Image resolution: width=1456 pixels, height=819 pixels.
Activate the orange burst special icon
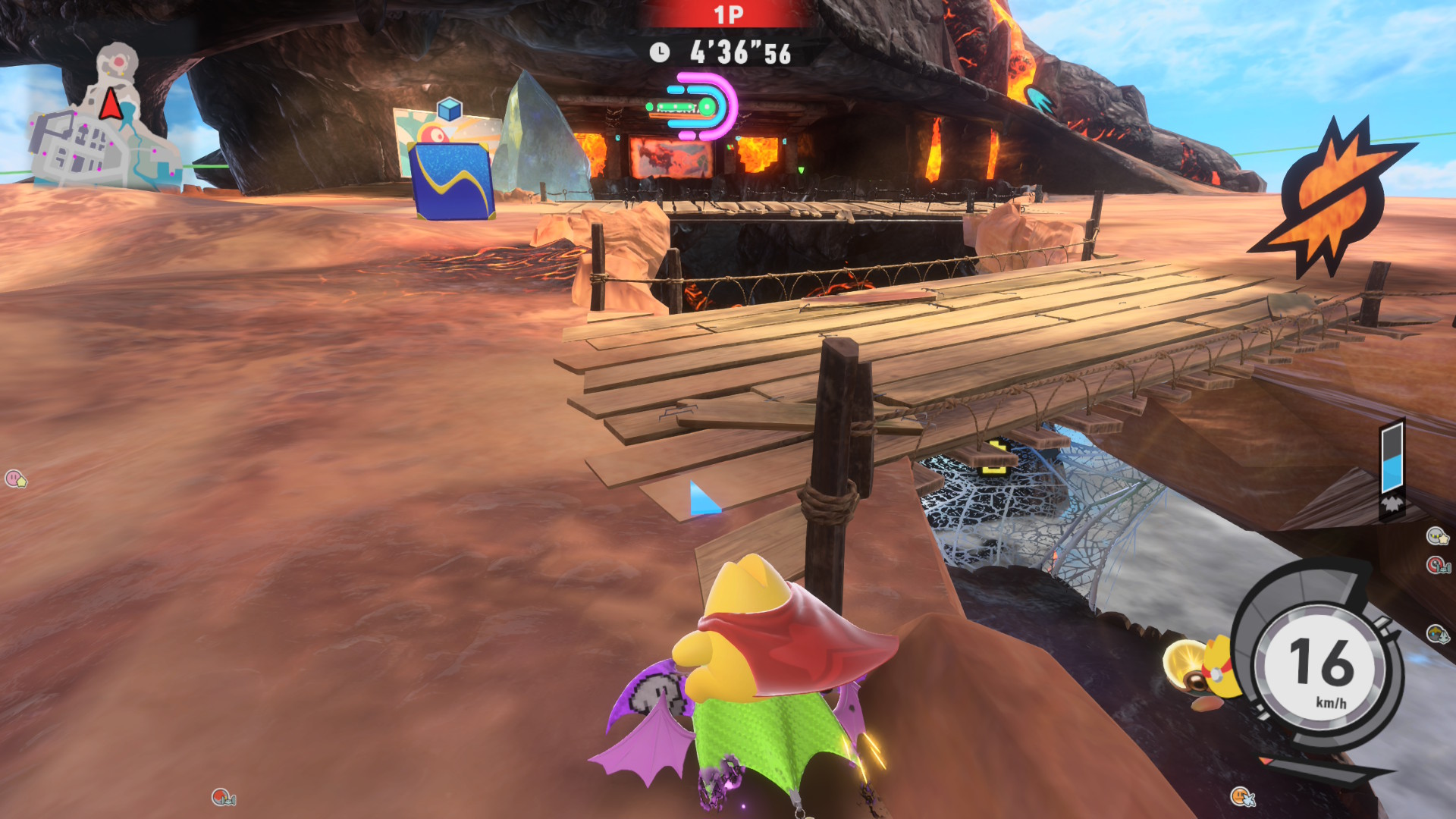point(1332,196)
